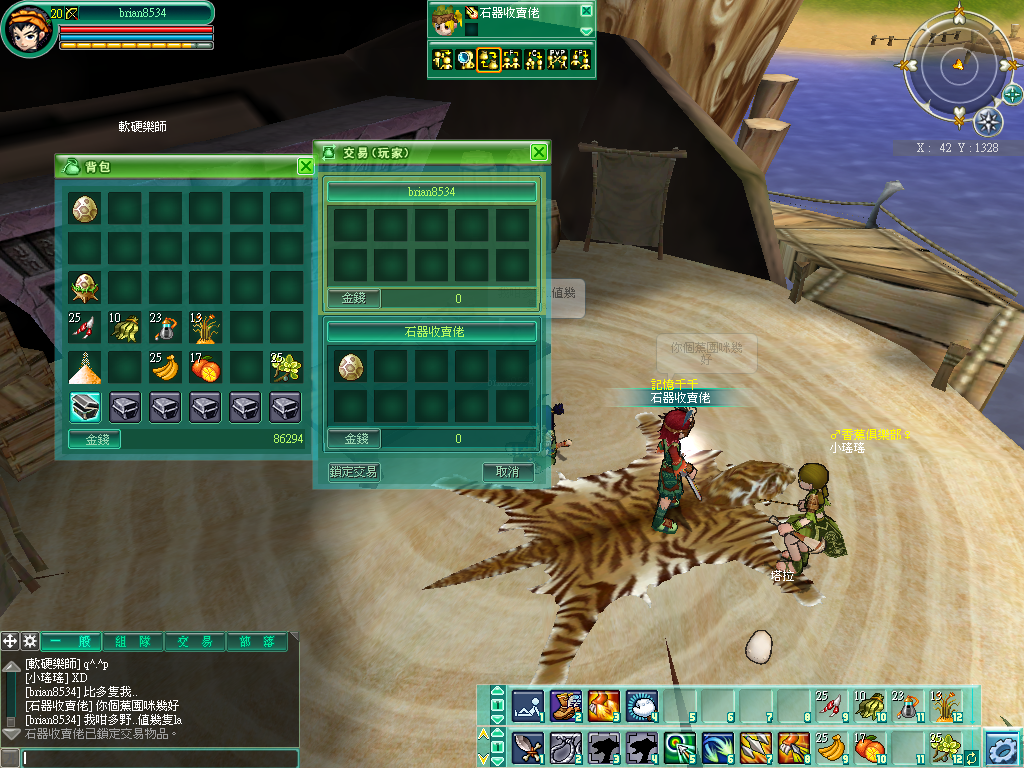Image resolution: width=1024 pixels, height=768 pixels.
Task: Switch to the 交易 chat tab
Action: [195, 642]
